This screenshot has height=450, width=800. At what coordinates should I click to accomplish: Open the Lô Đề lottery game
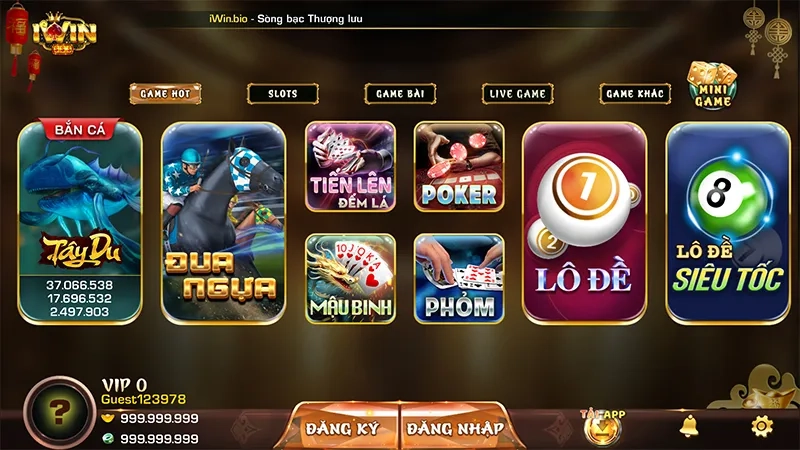click(x=584, y=222)
